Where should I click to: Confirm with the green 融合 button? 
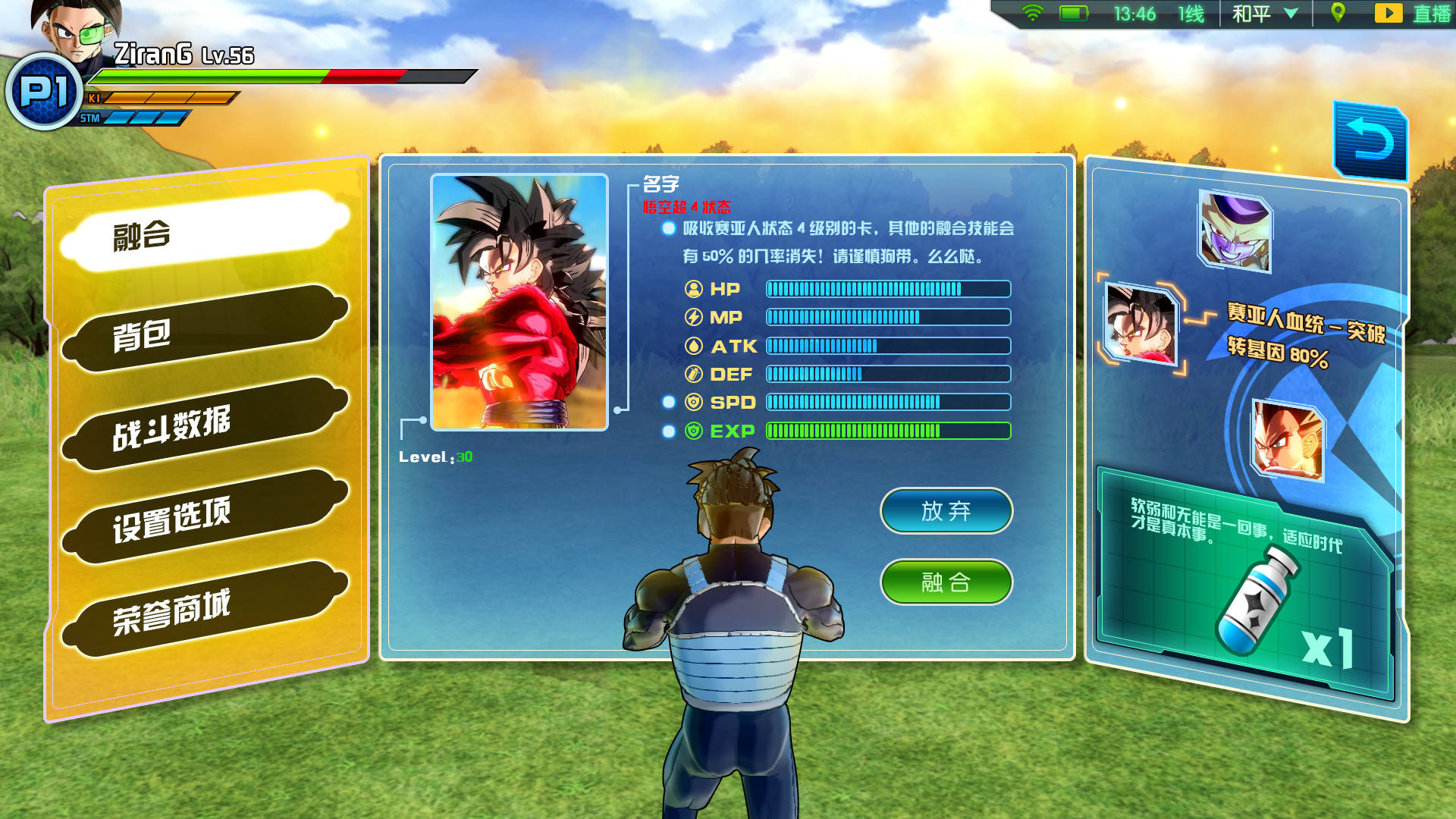pyautogui.click(x=946, y=582)
